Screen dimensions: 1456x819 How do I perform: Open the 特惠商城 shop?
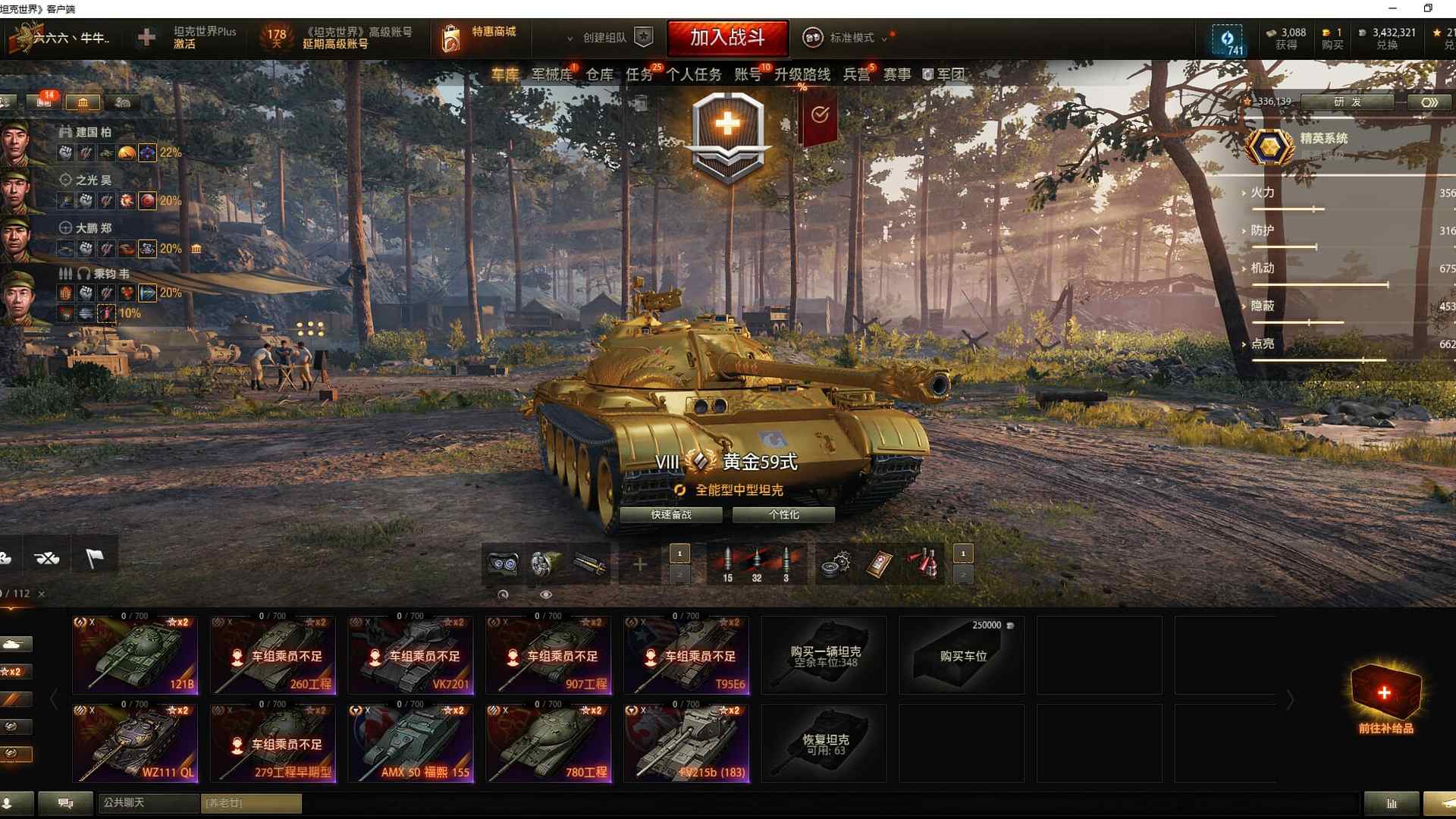point(479,36)
